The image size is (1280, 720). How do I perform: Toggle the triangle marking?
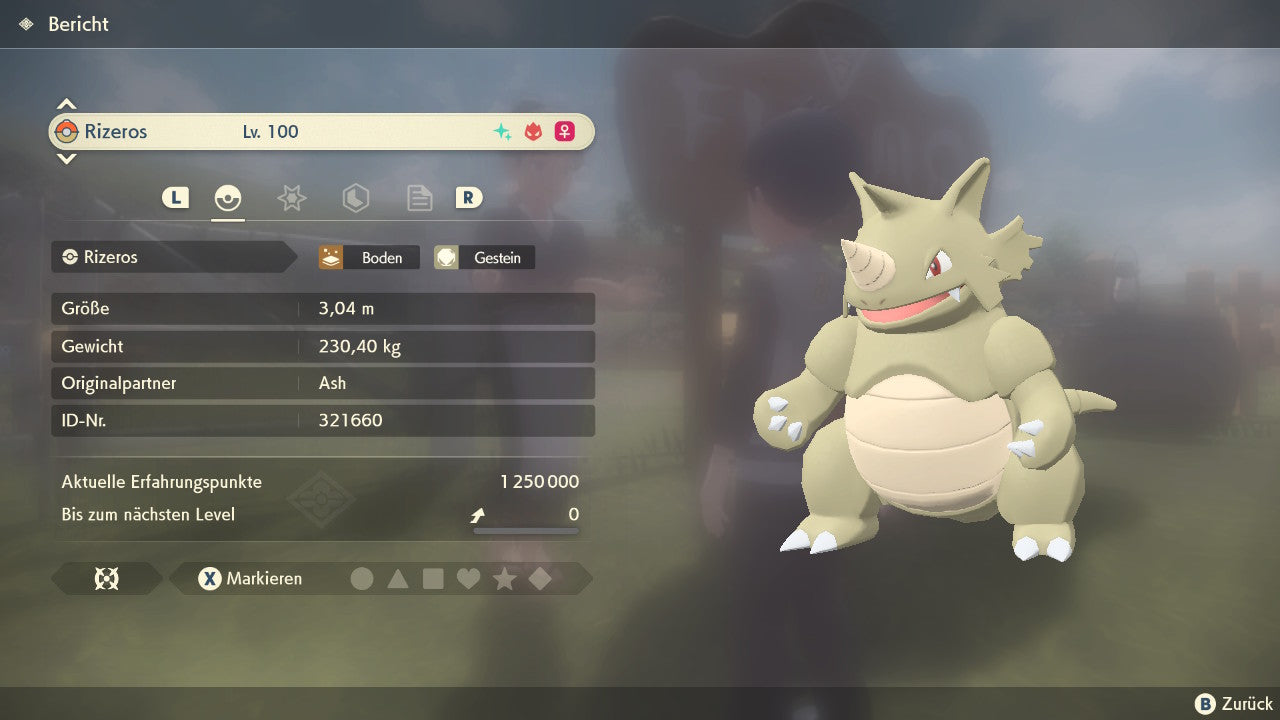coord(398,578)
